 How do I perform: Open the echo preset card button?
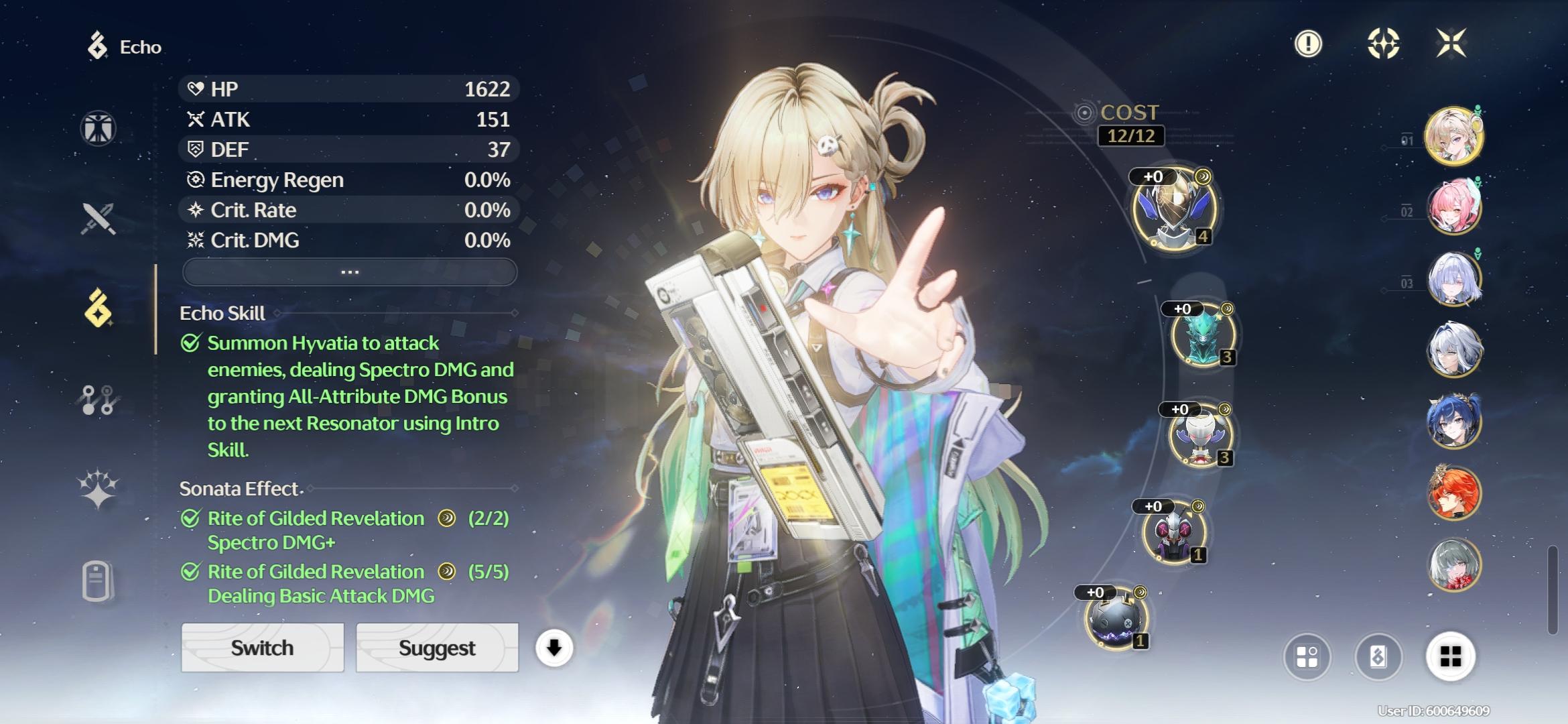tap(1378, 656)
